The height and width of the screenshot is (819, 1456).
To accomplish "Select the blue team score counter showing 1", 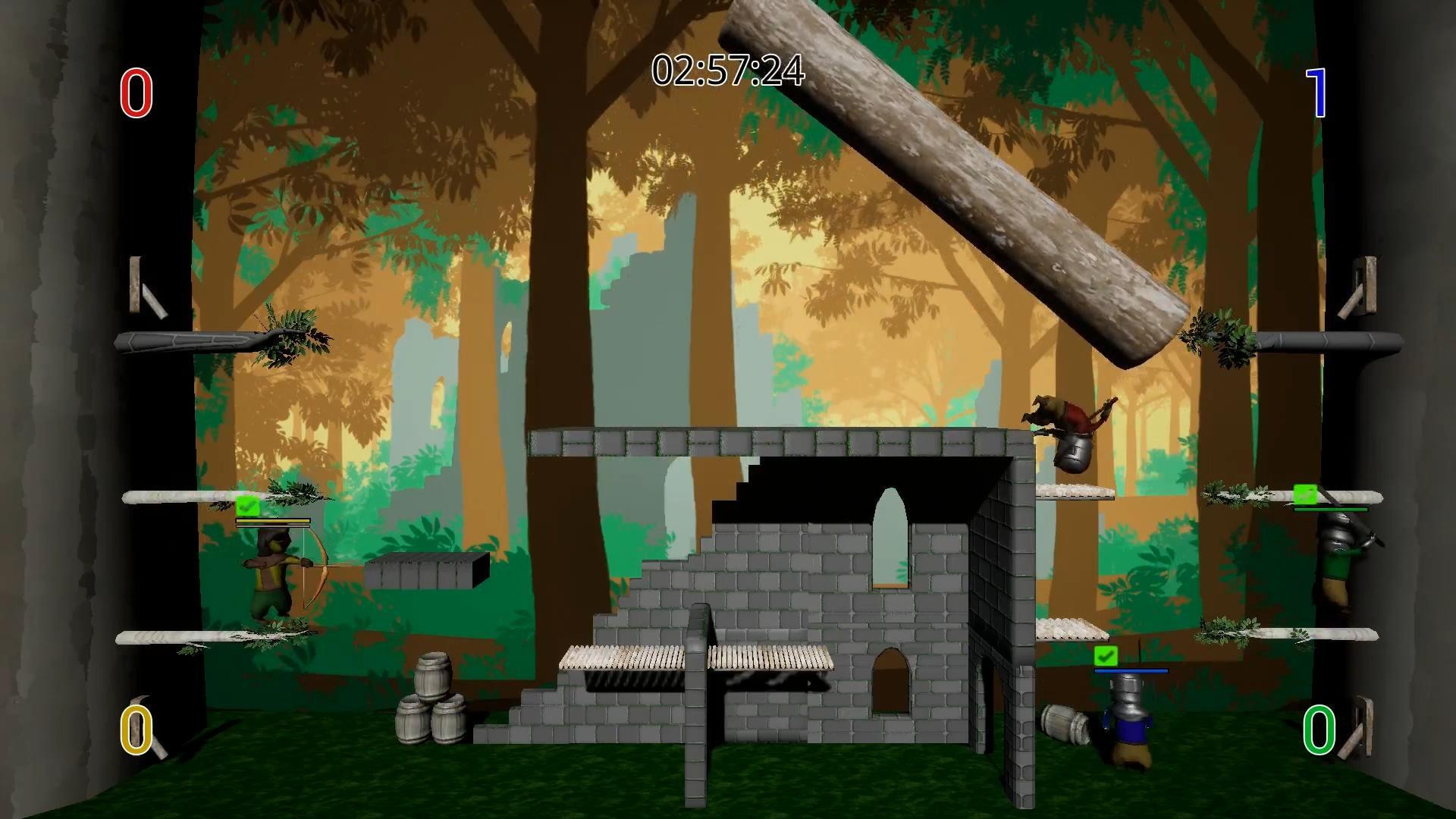I will tap(1317, 91).
